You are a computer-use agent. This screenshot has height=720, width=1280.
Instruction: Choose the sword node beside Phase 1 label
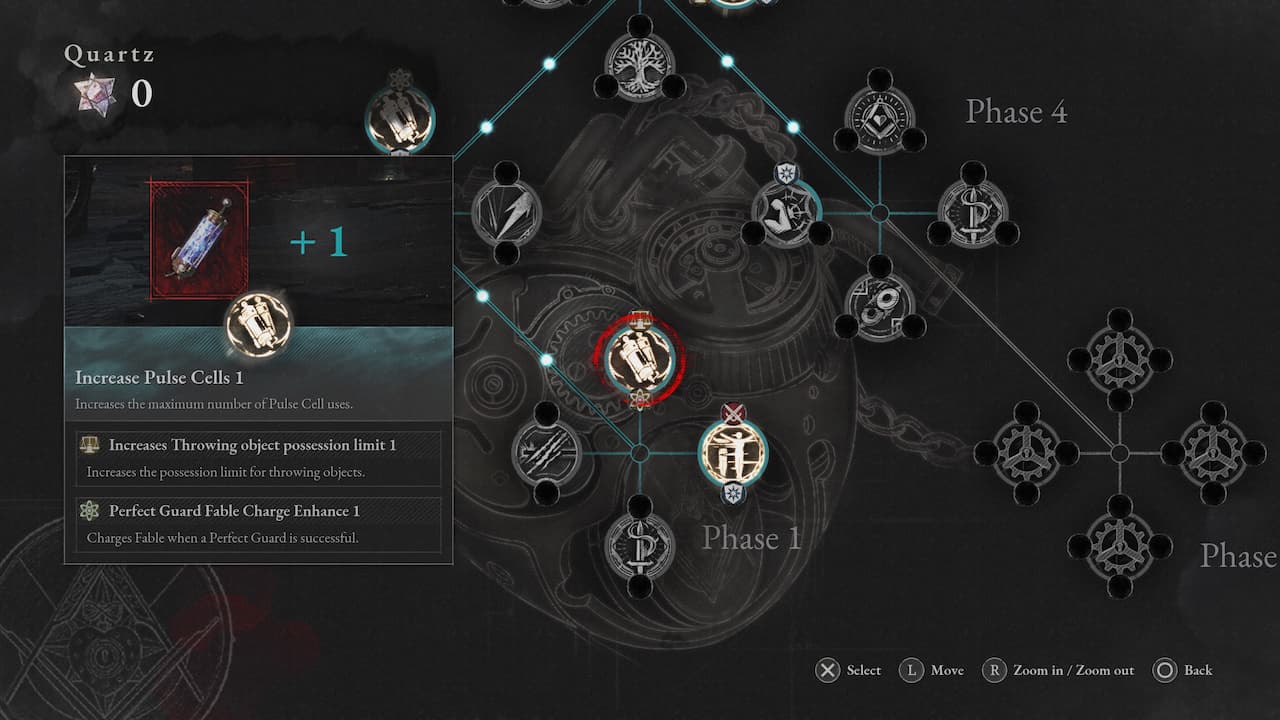coord(640,546)
